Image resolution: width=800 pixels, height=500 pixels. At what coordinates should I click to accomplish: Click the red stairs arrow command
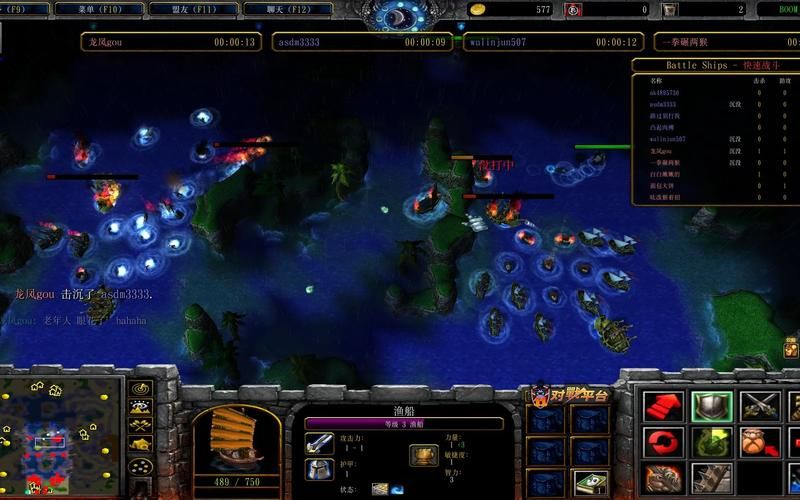[x=663, y=406]
